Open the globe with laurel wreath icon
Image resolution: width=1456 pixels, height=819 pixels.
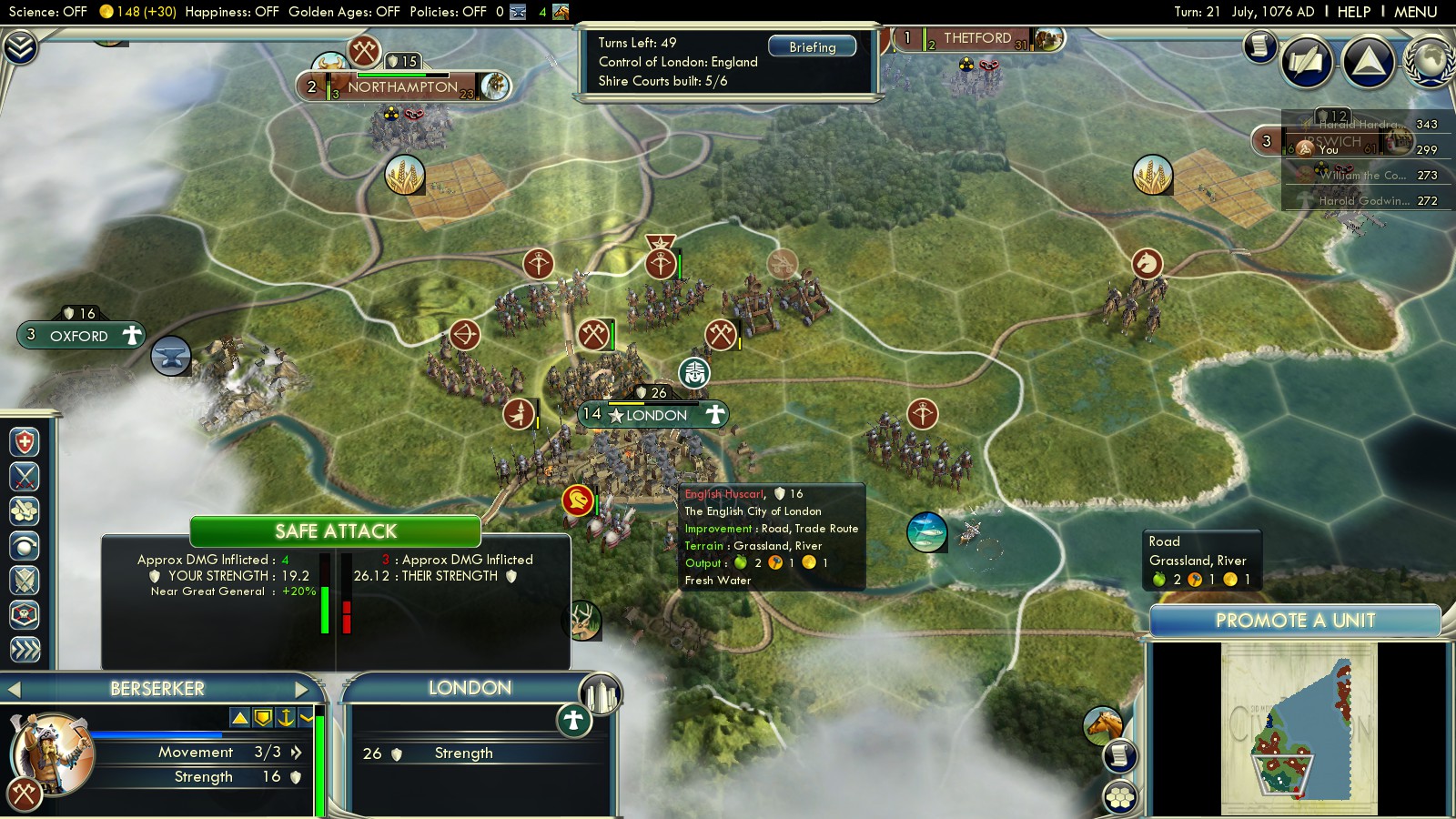1430,60
